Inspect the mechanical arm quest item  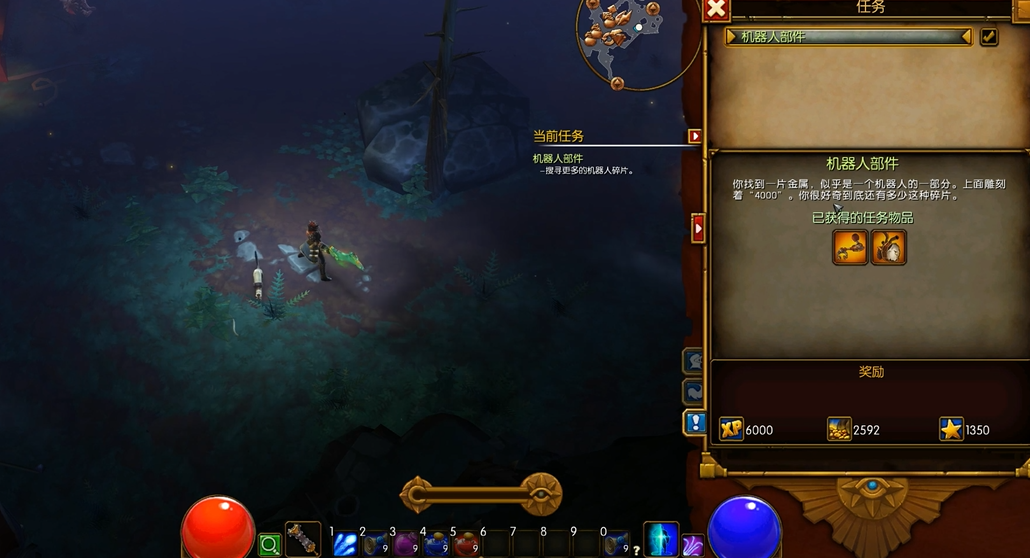(x=850, y=247)
